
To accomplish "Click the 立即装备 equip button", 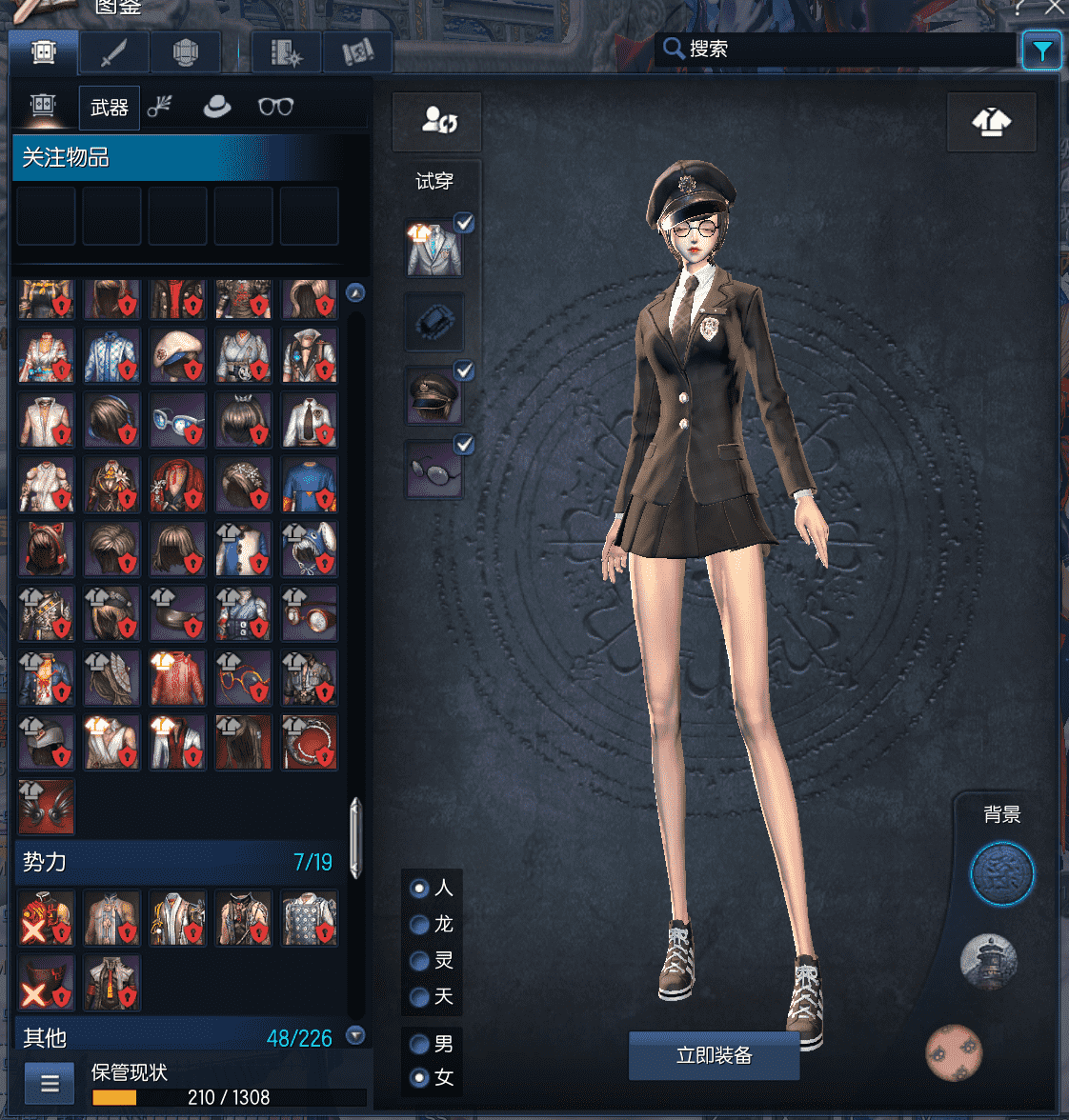I will (714, 1055).
